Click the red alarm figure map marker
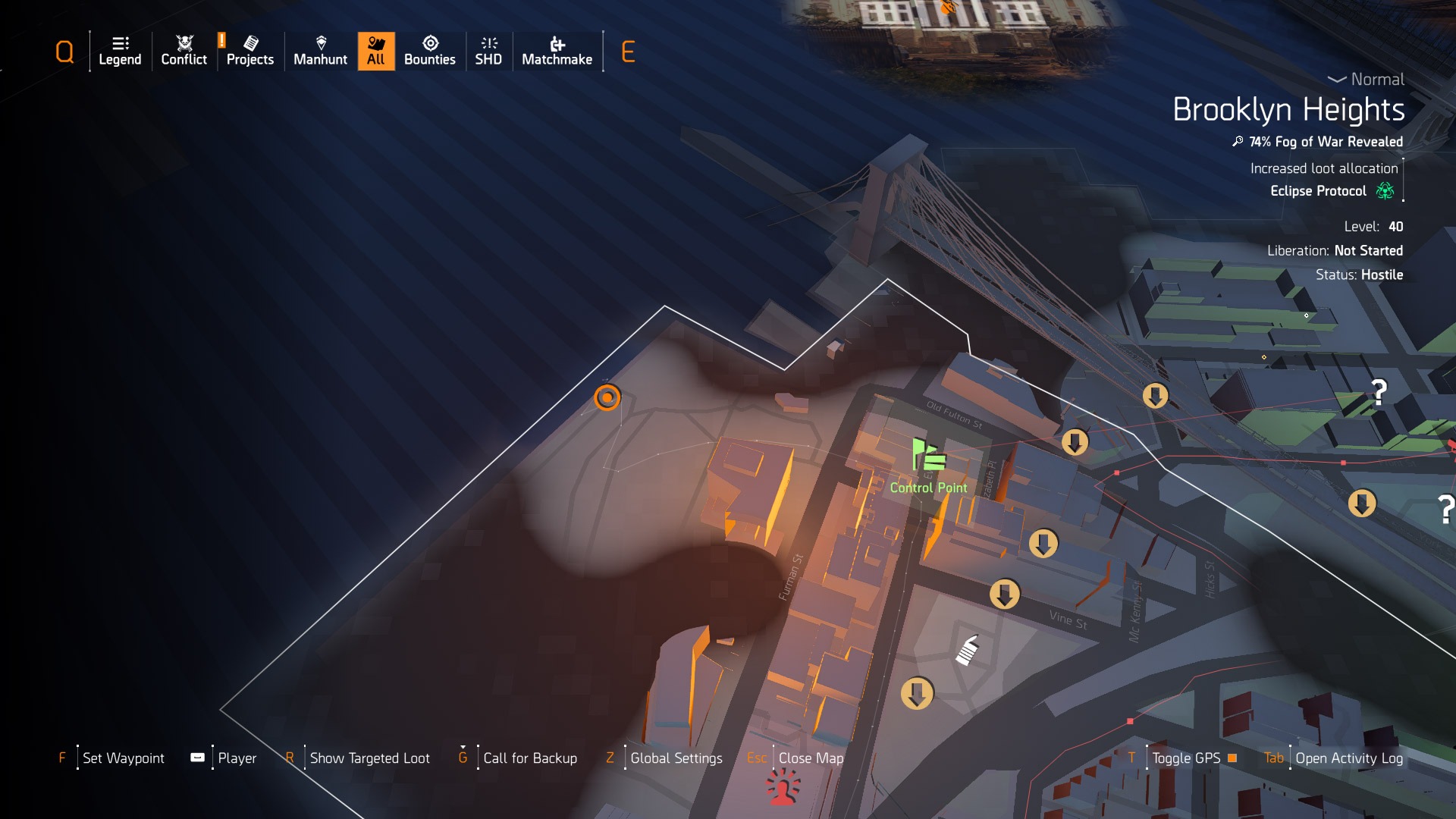 (783, 786)
